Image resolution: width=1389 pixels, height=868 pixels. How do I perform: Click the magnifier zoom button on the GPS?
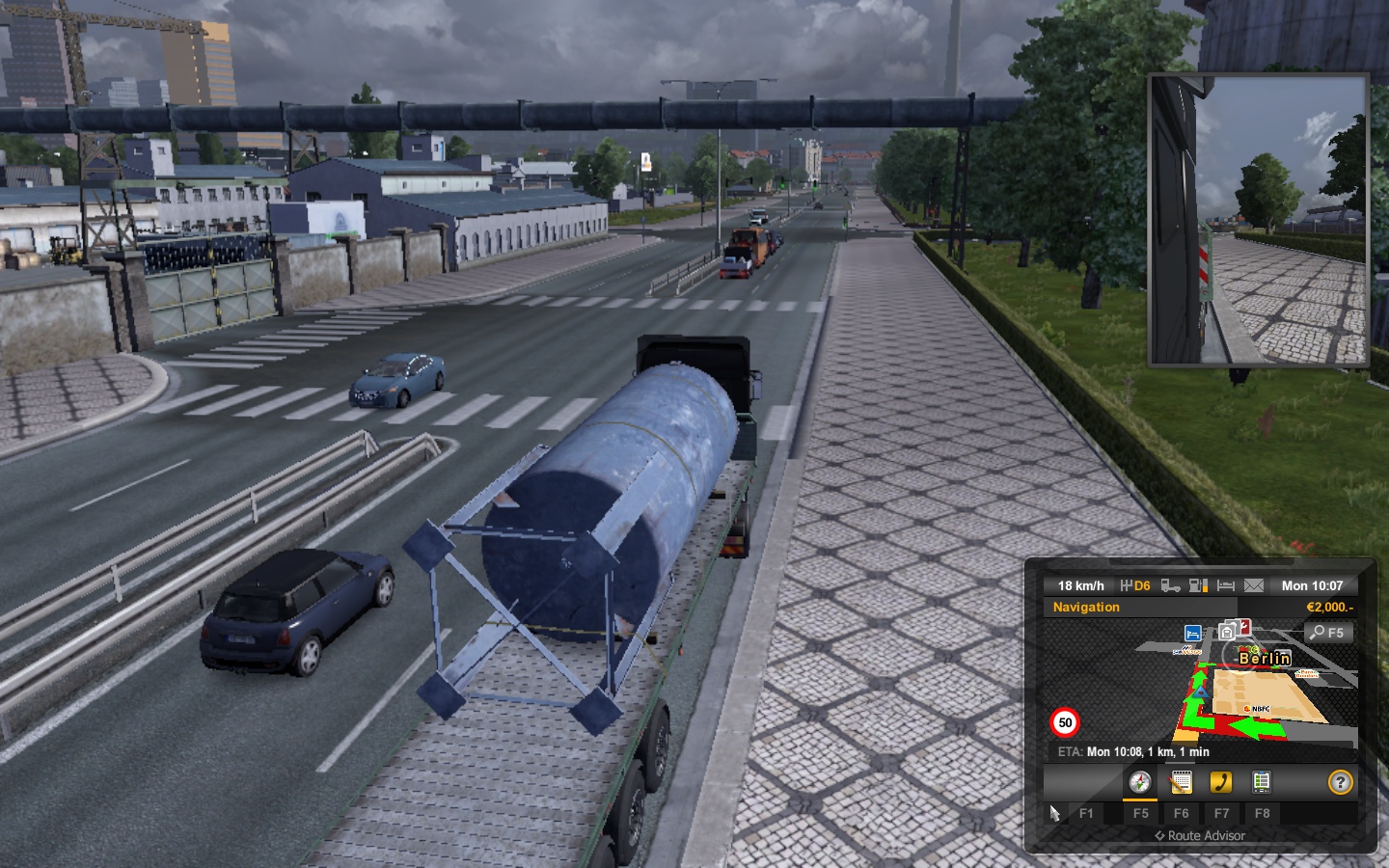pyautogui.click(x=1328, y=633)
